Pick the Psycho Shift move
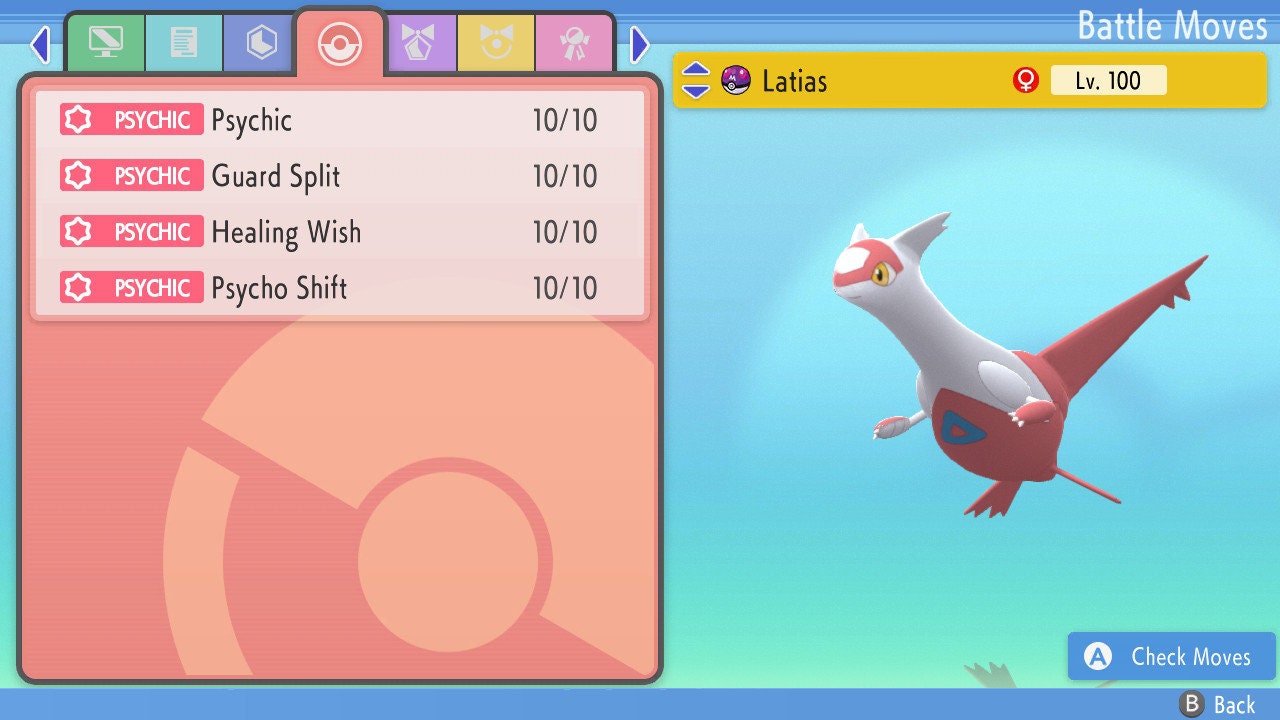Viewport: 1280px width, 720px height. click(x=340, y=289)
